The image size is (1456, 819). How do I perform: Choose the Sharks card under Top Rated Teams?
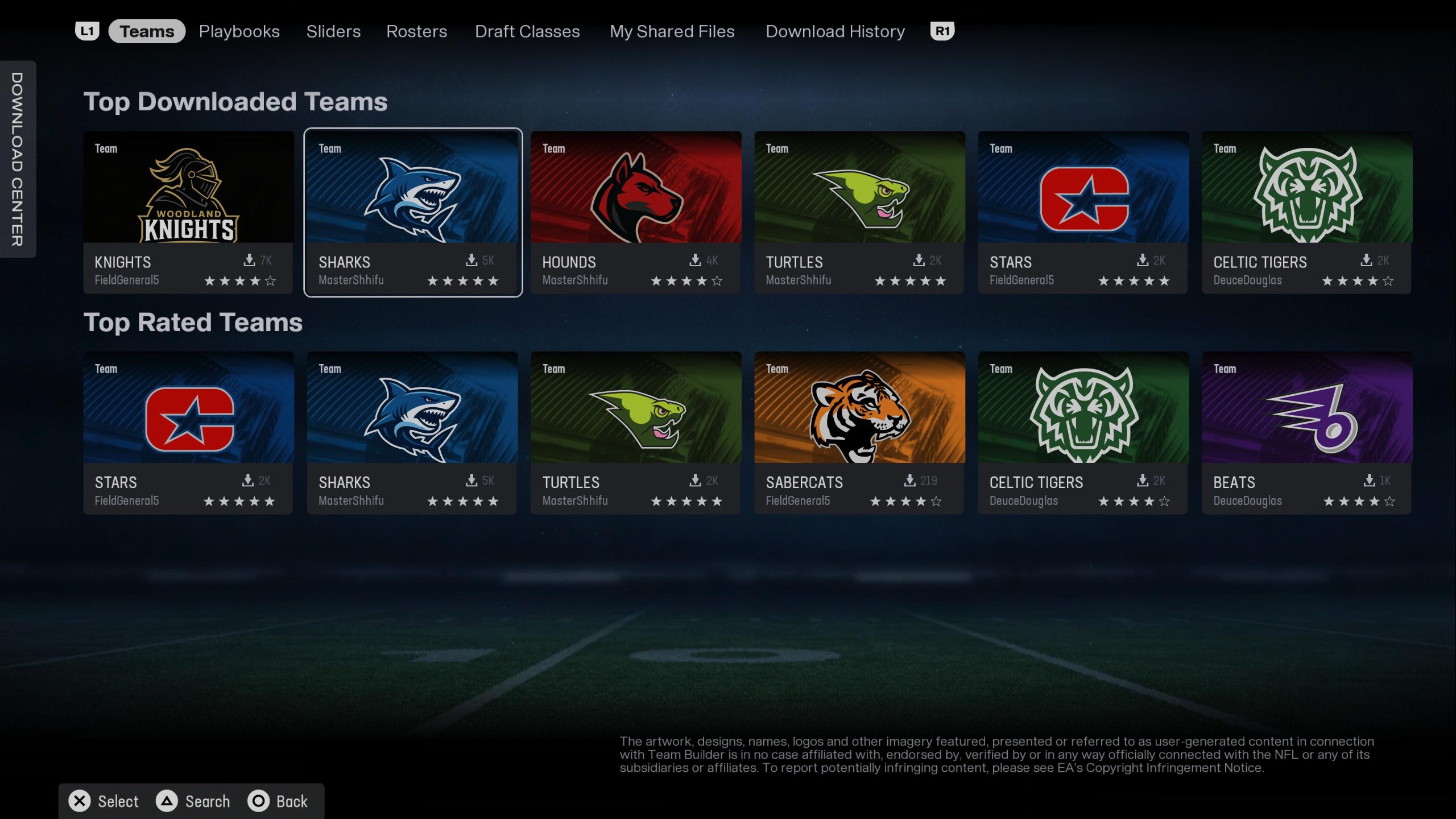[412, 432]
